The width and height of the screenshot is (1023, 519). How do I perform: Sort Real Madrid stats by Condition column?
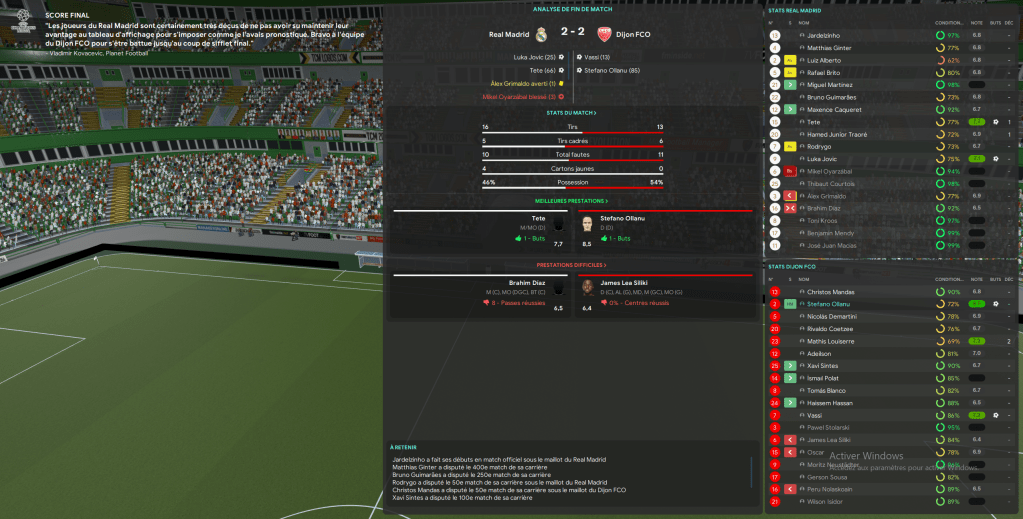click(948, 22)
